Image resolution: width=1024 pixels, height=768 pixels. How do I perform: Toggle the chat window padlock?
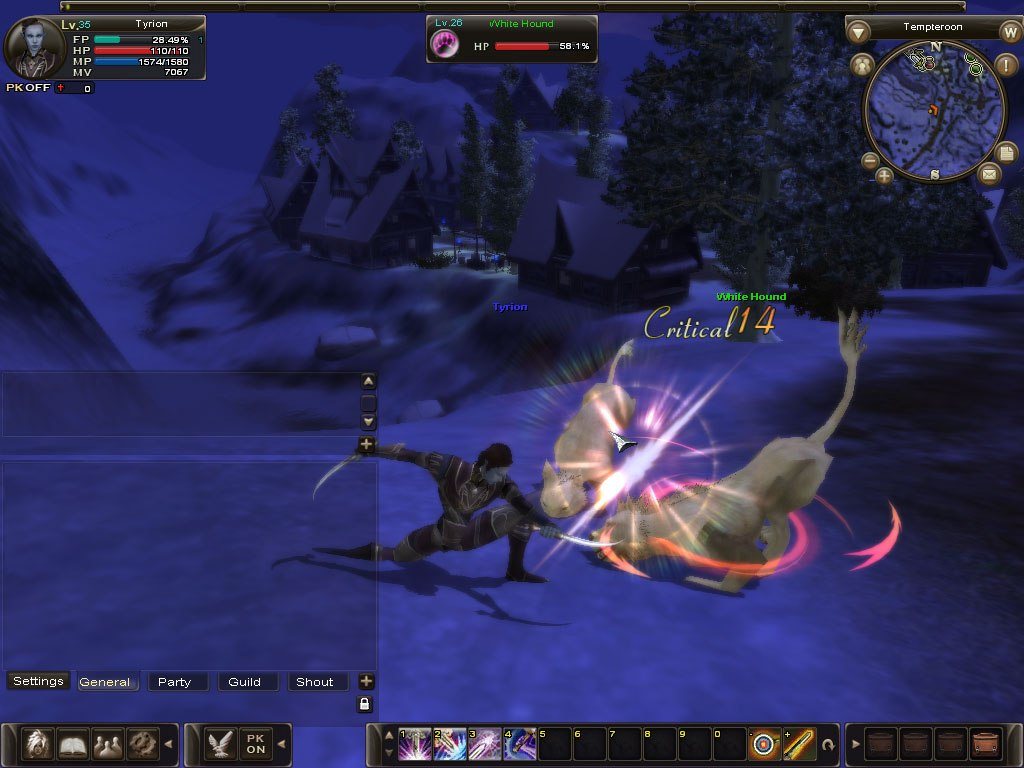coord(366,704)
